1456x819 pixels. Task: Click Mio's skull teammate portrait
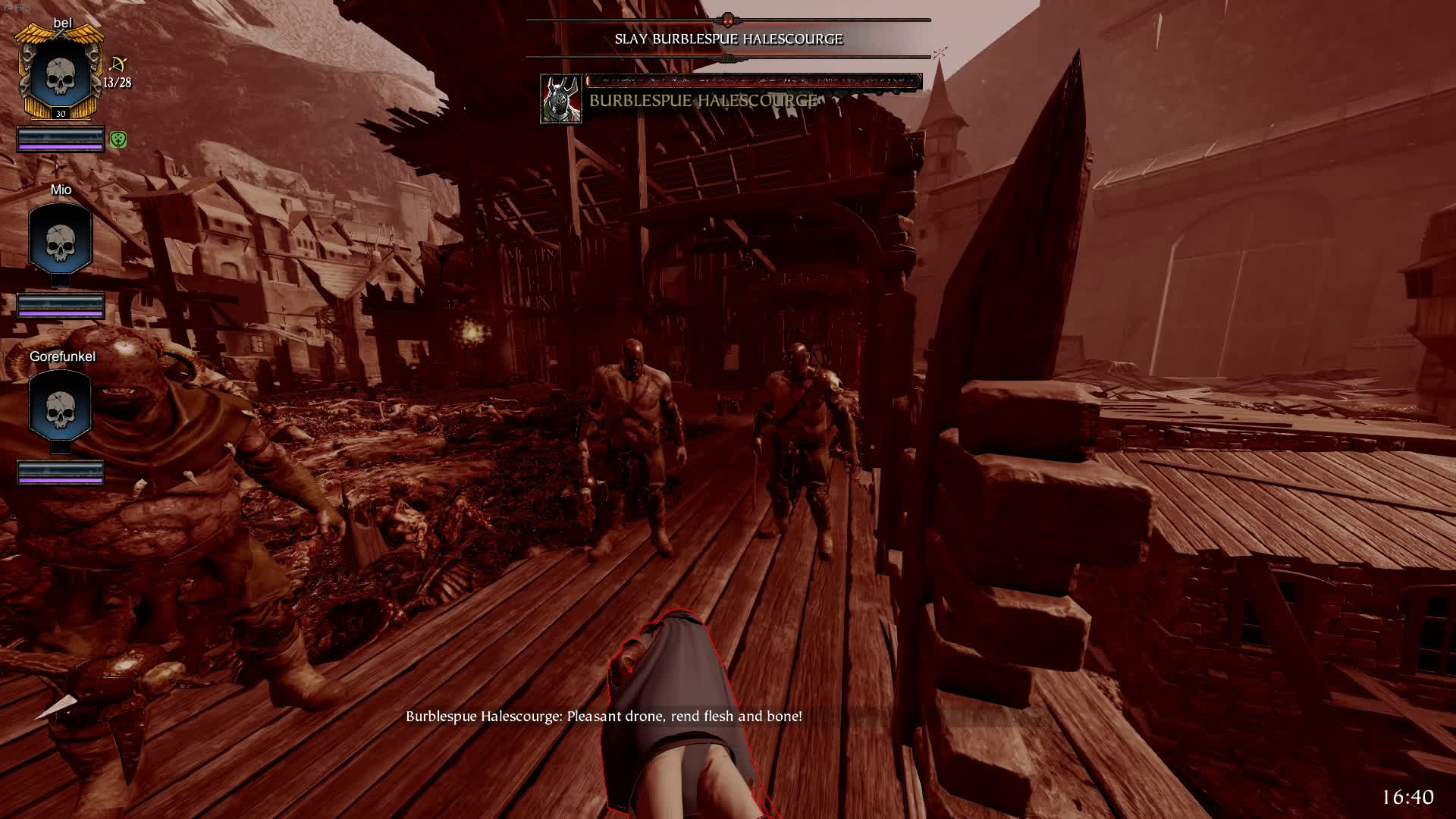(60, 239)
